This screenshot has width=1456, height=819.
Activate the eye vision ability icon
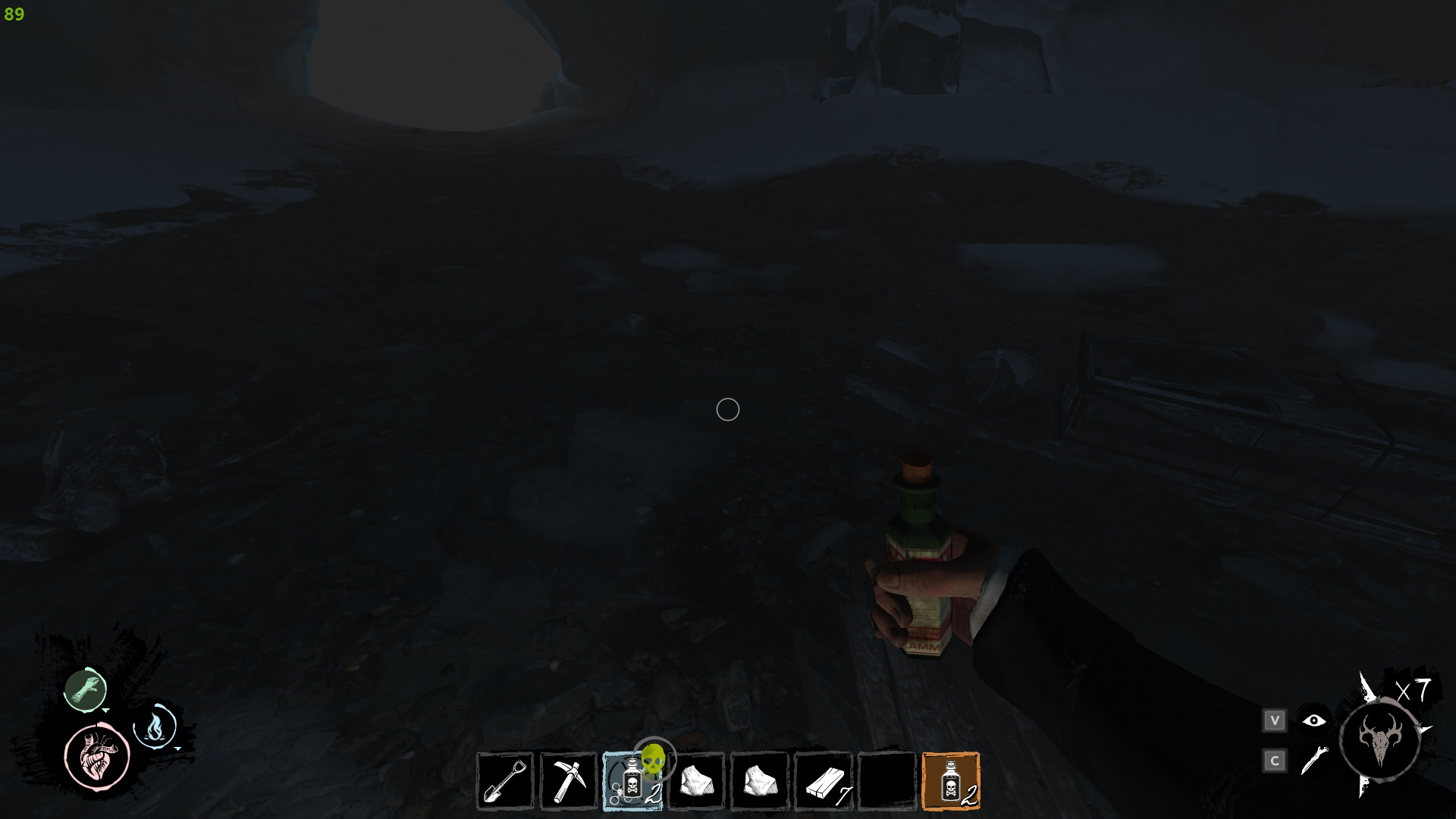pos(1314,720)
